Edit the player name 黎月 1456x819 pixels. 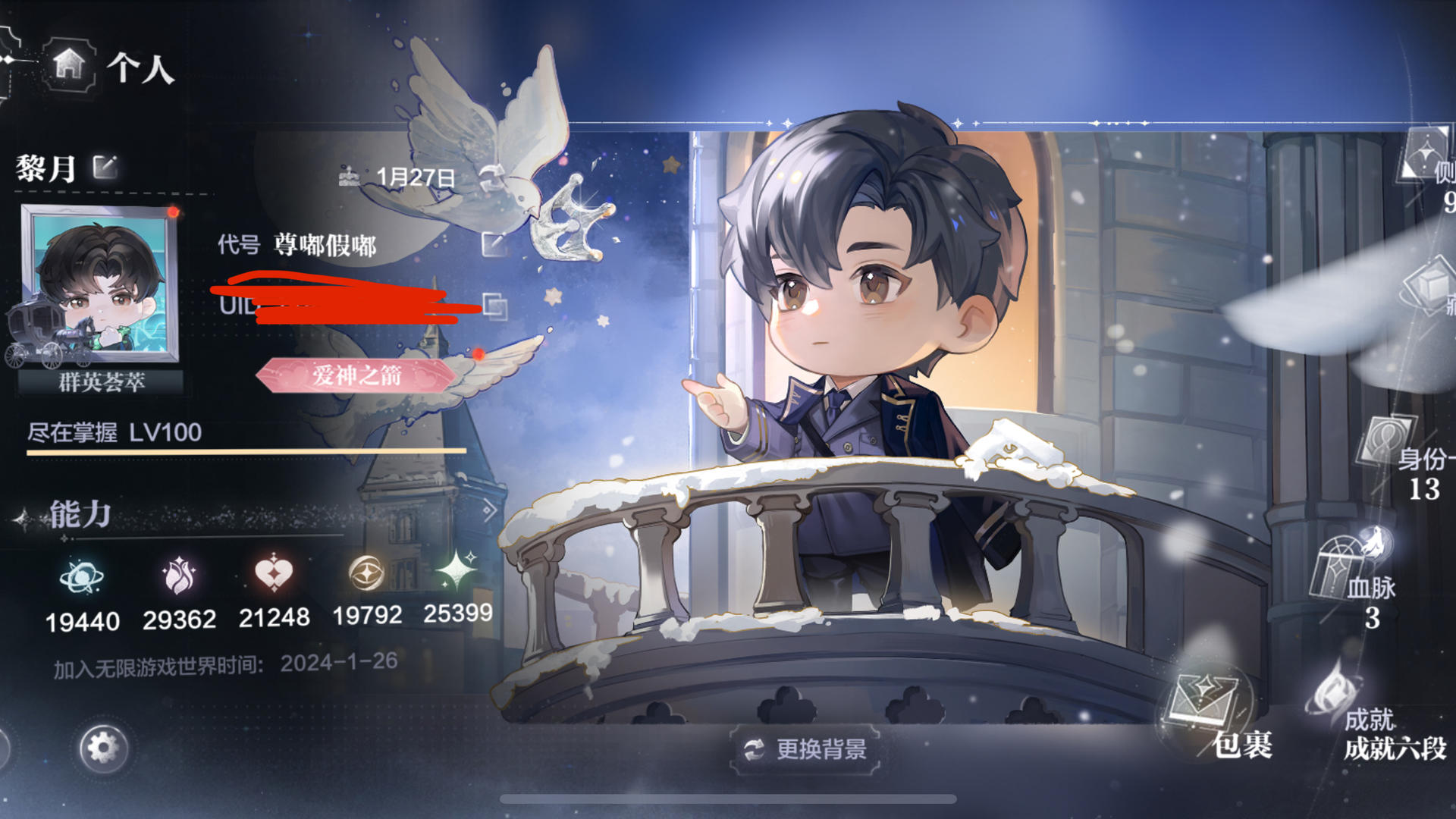[105, 166]
